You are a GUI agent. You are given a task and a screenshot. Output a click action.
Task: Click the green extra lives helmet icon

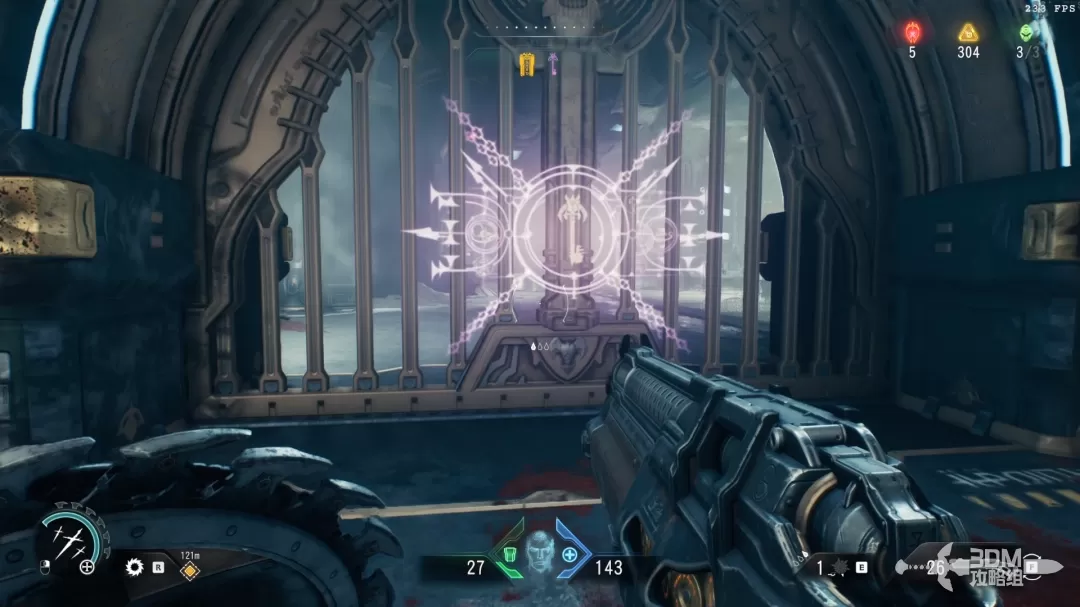pyautogui.click(x=1026, y=32)
